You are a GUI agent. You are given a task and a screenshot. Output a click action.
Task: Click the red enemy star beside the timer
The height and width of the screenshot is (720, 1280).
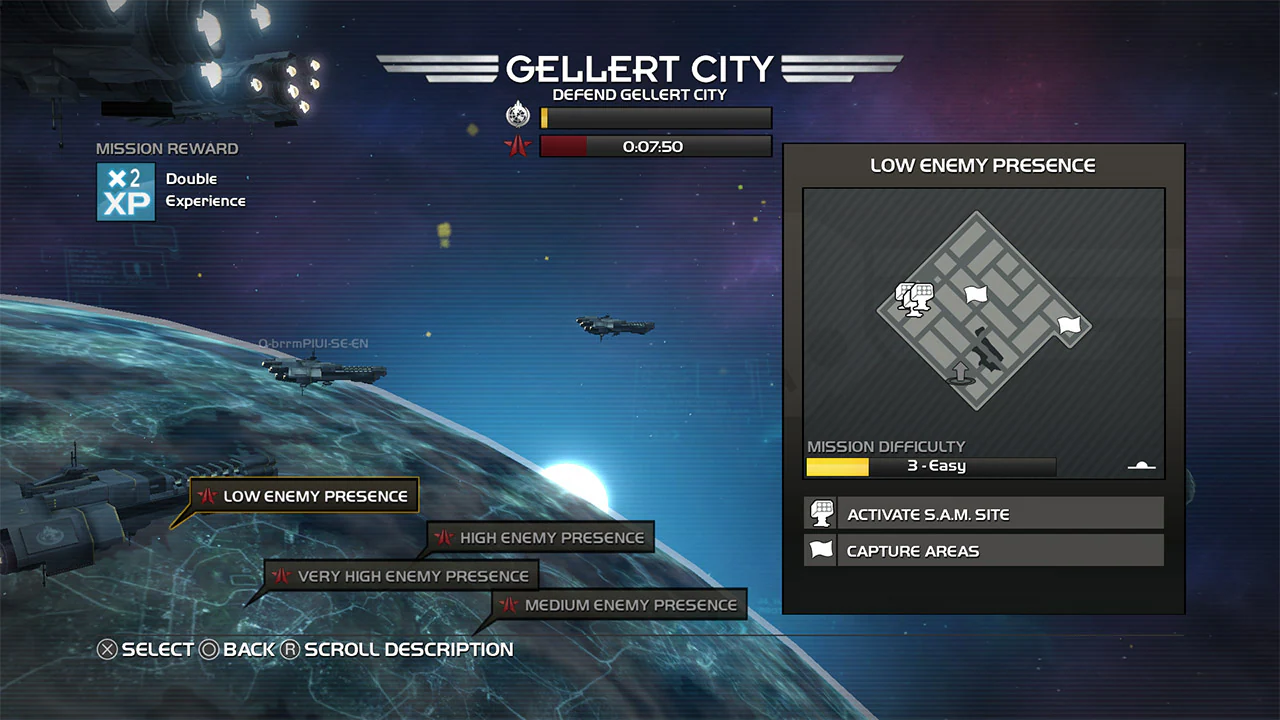coord(516,145)
